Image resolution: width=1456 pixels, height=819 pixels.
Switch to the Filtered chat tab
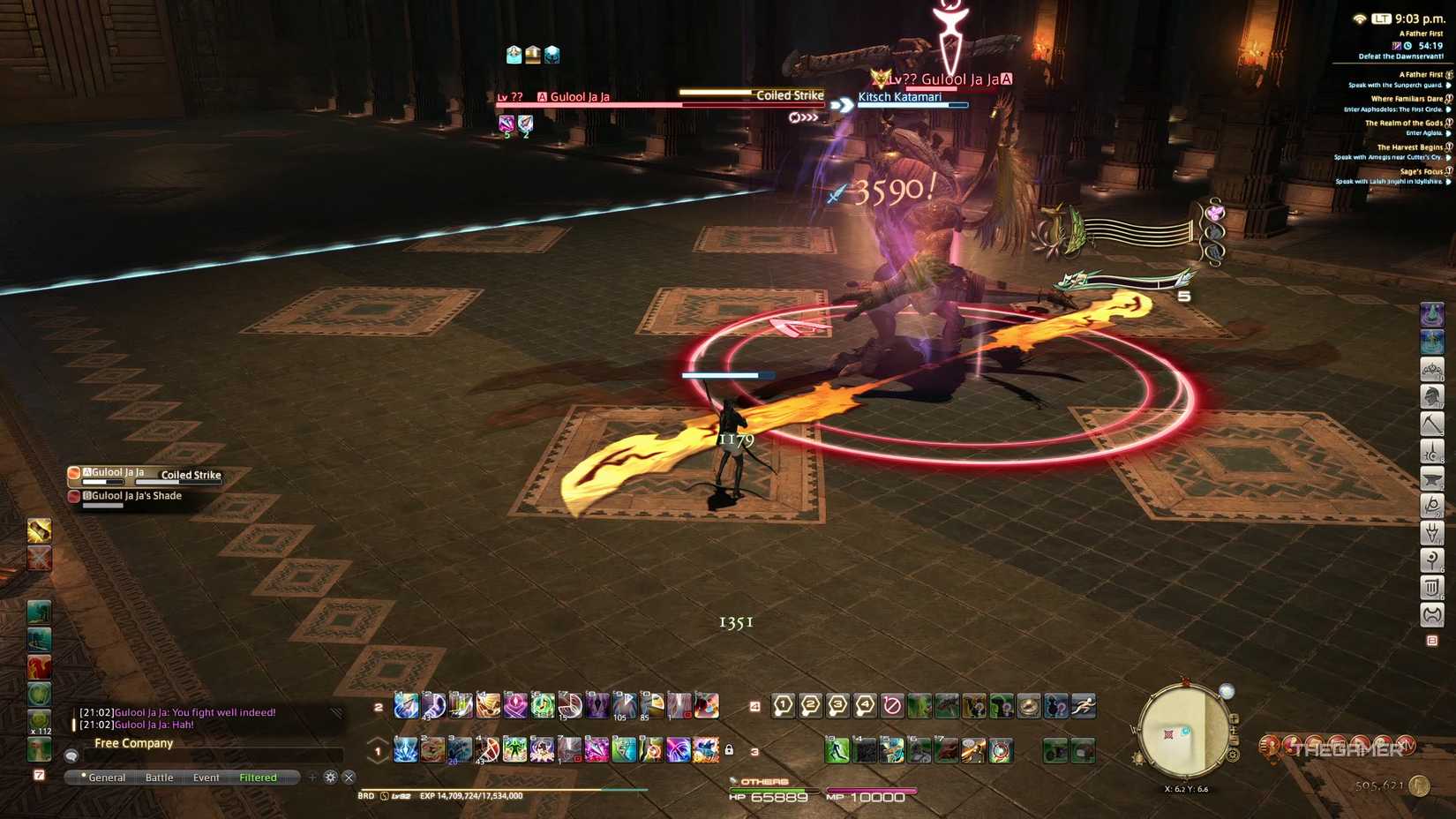pos(257,778)
